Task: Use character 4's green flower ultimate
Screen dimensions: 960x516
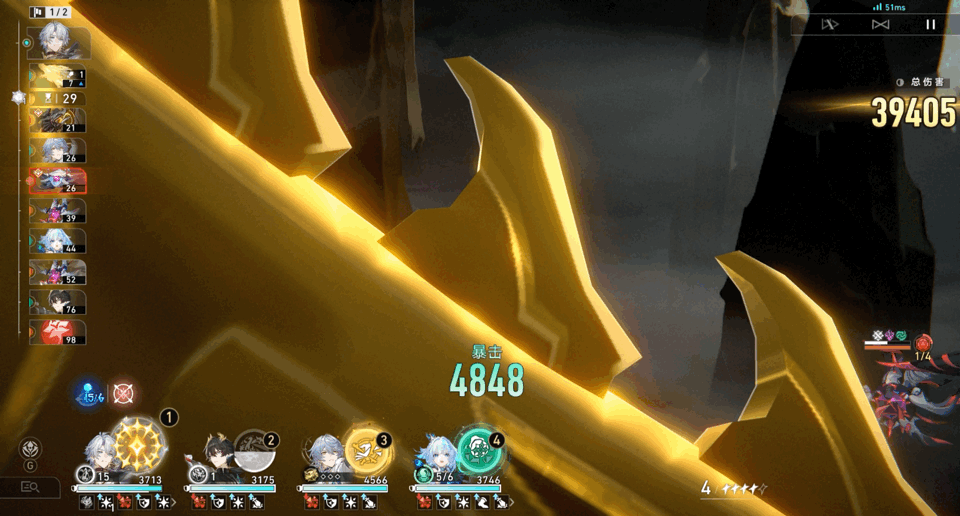Action: 479,450
